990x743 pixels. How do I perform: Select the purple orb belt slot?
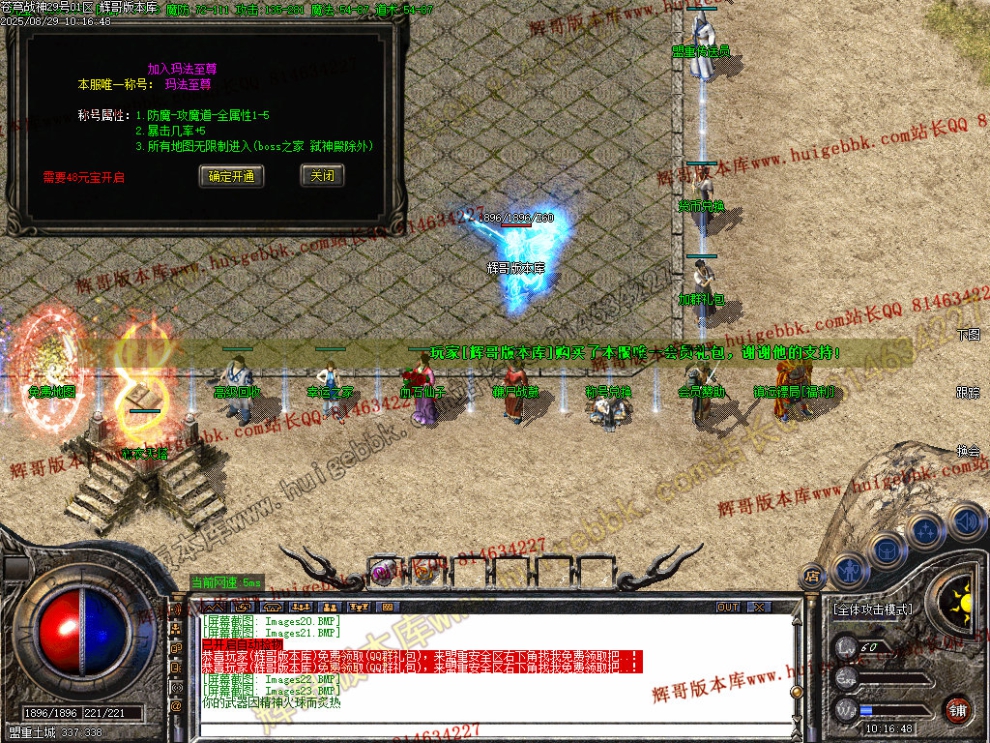[382, 572]
